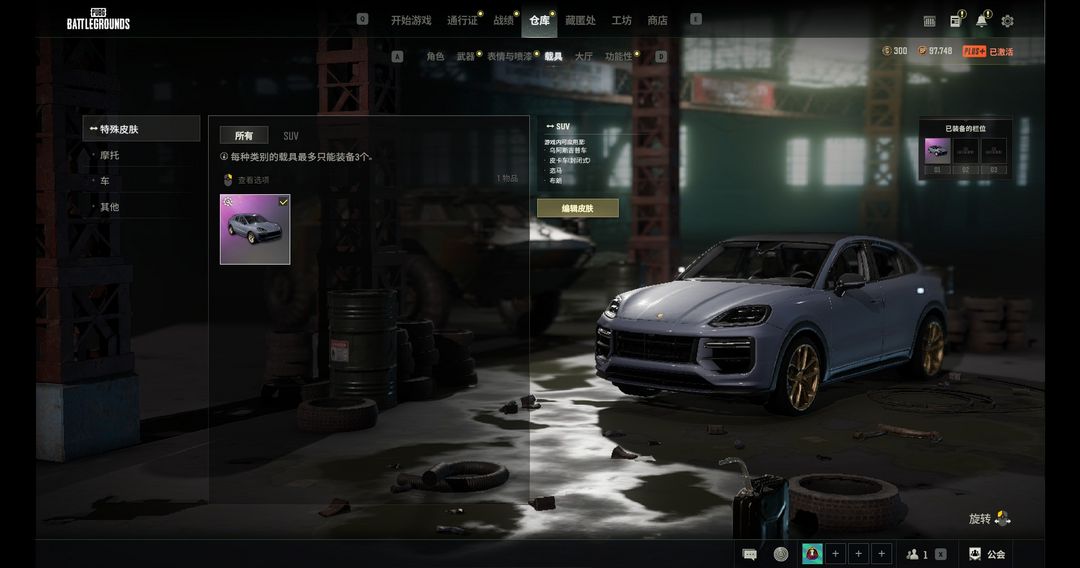Select the 武器 weapons tab
The width and height of the screenshot is (1080, 568).
click(465, 57)
